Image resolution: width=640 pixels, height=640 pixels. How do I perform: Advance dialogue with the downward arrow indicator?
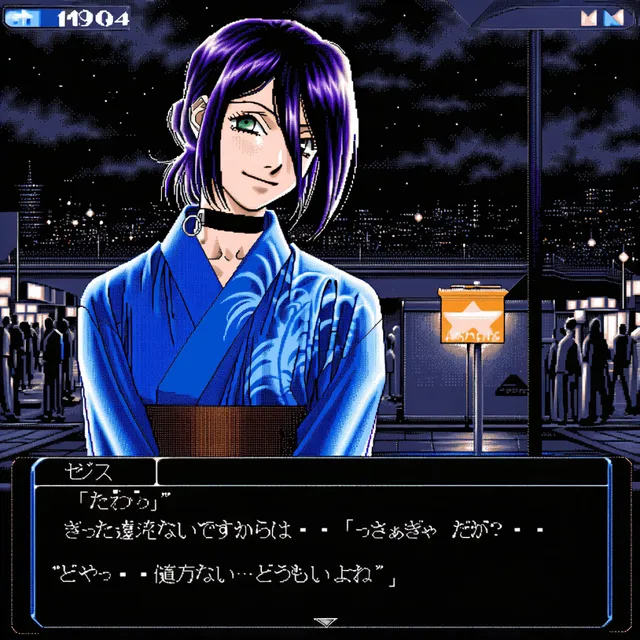pos(324,622)
